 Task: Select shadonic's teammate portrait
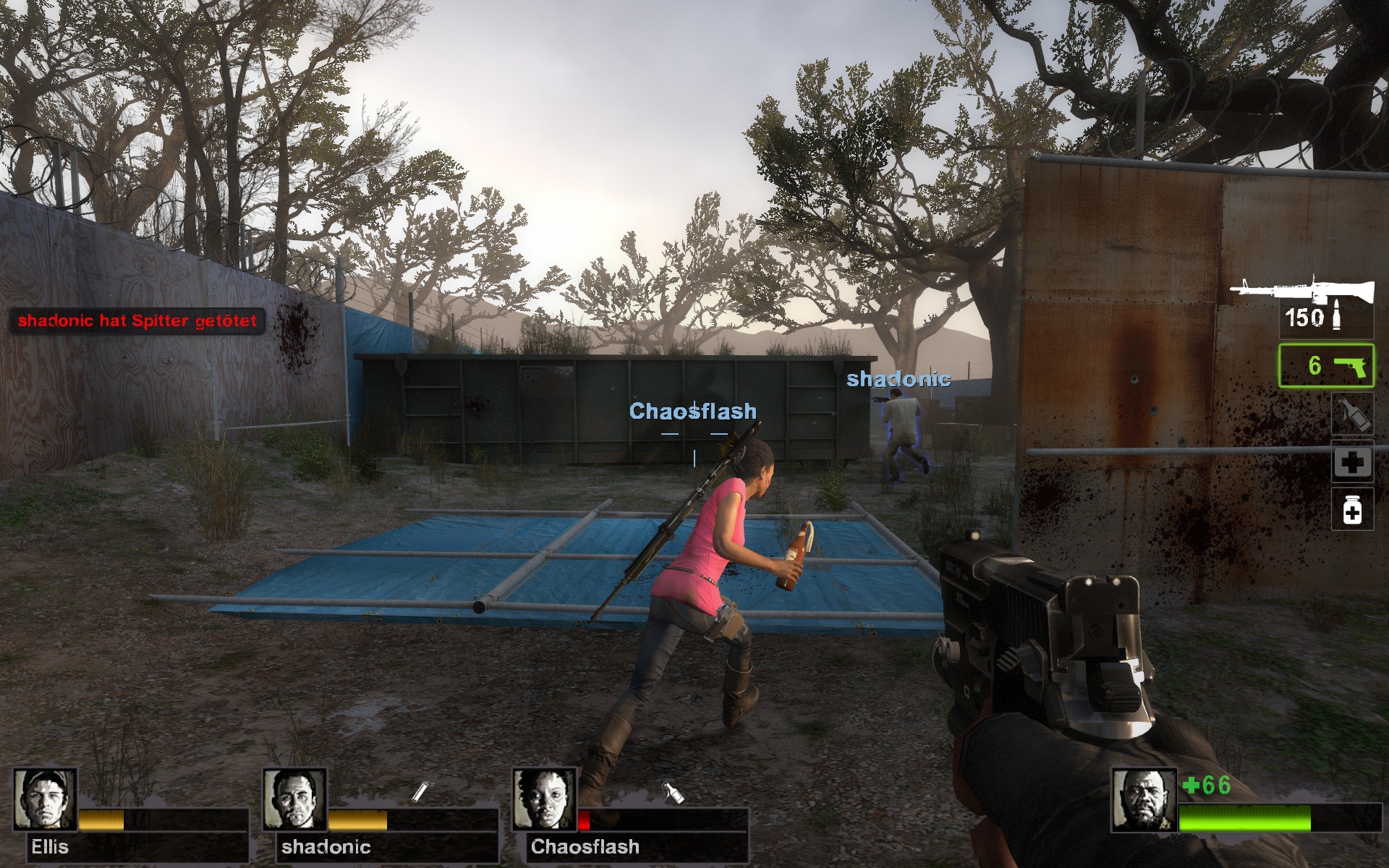pyautogui.click(x=294, y=799)
